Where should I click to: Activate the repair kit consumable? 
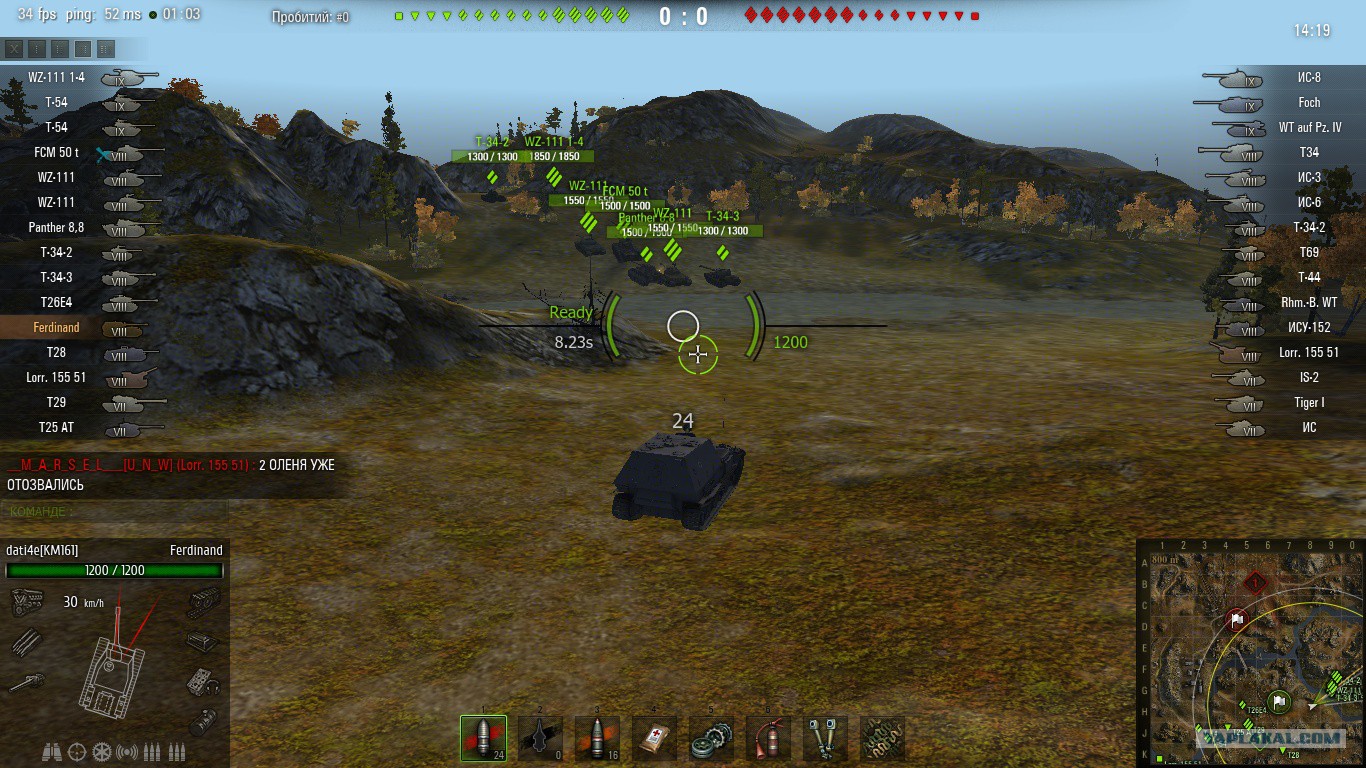coord(711,739)
